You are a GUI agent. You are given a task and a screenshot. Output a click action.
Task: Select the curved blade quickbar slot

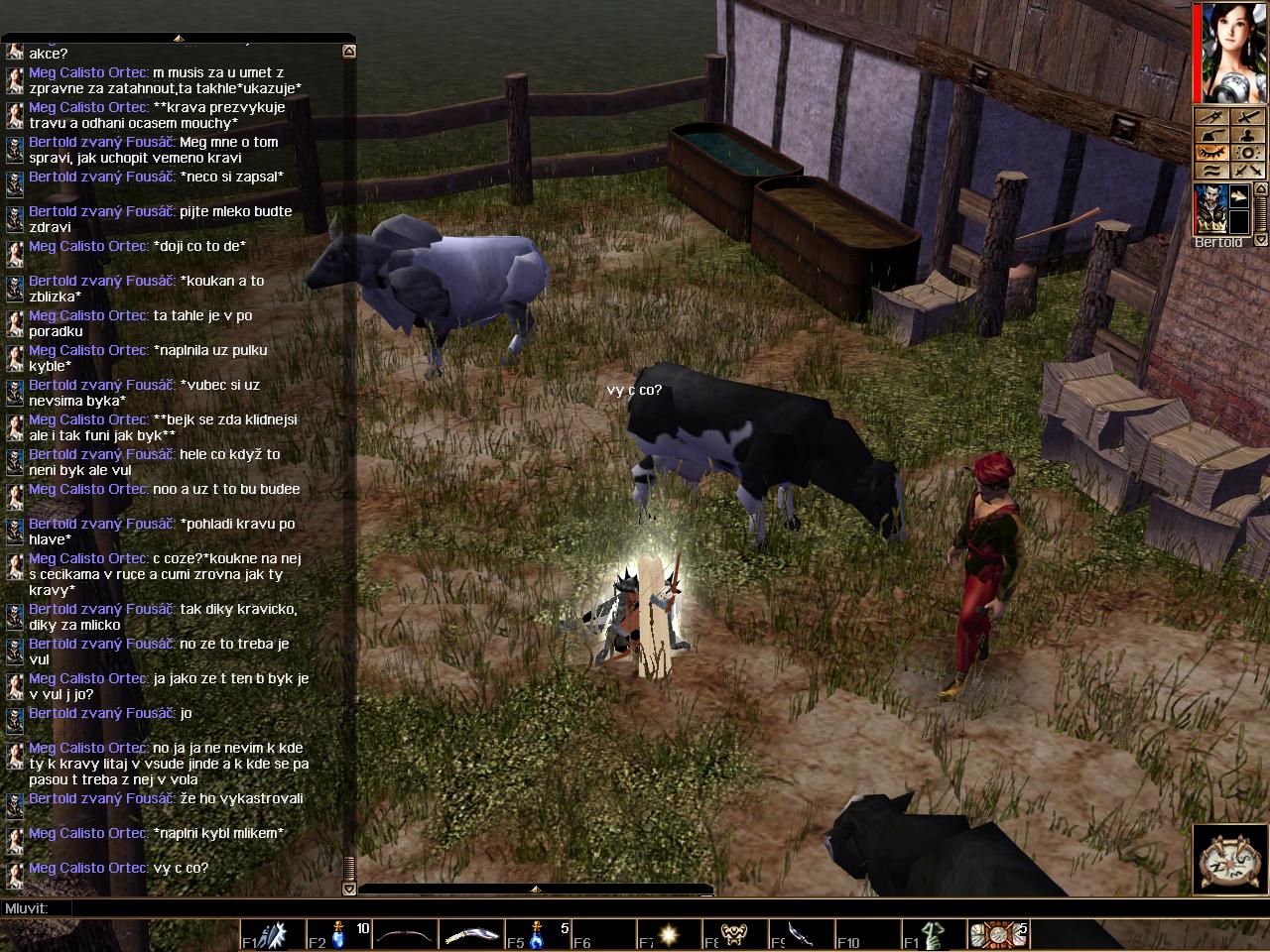(x=470, y=935)
